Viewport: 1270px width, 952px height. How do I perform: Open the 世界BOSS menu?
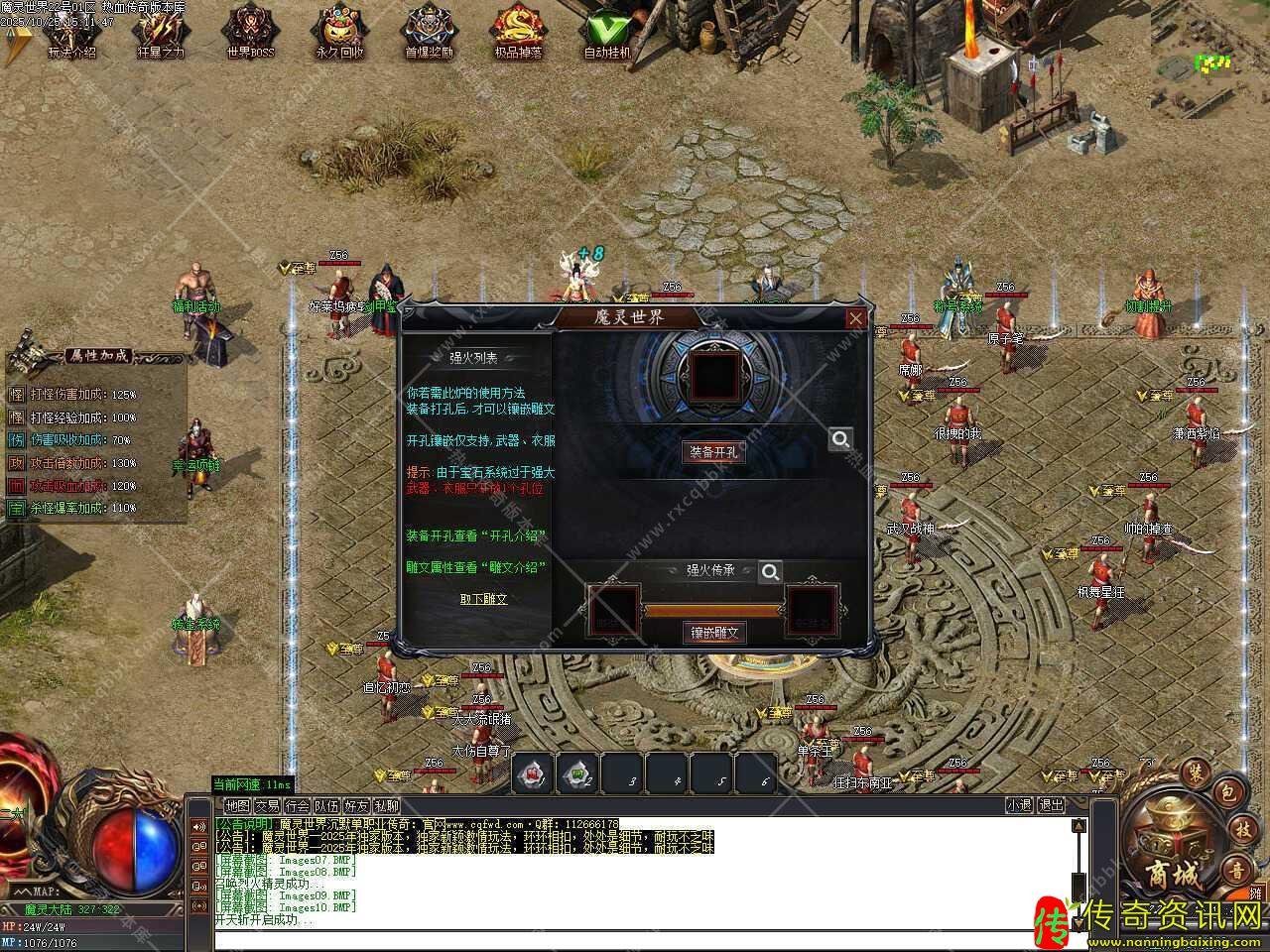[249, 33]
